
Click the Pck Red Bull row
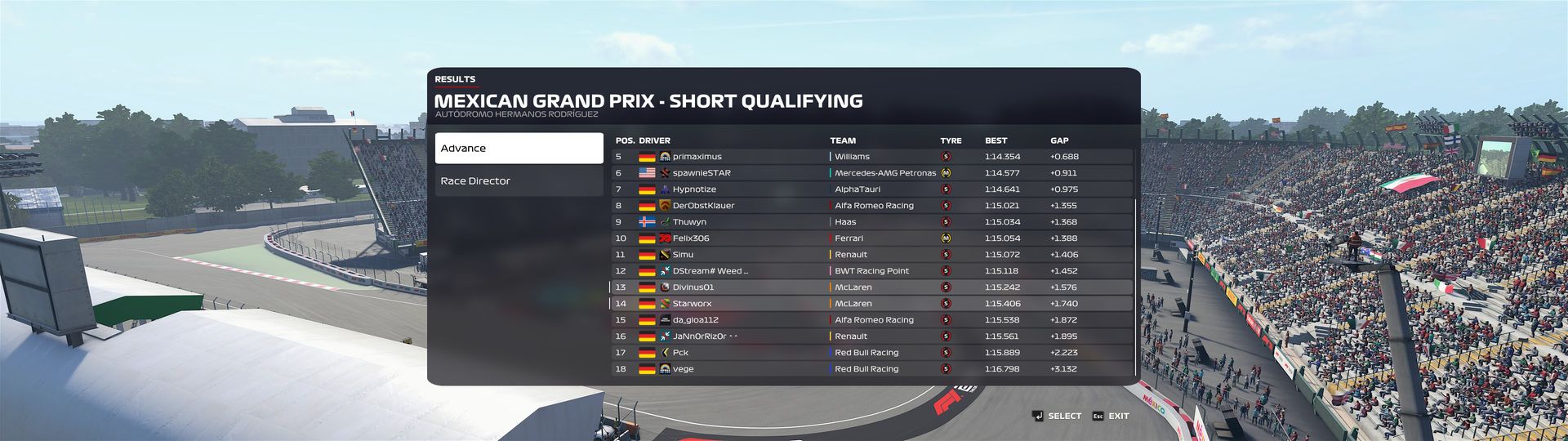click(871, 353)
